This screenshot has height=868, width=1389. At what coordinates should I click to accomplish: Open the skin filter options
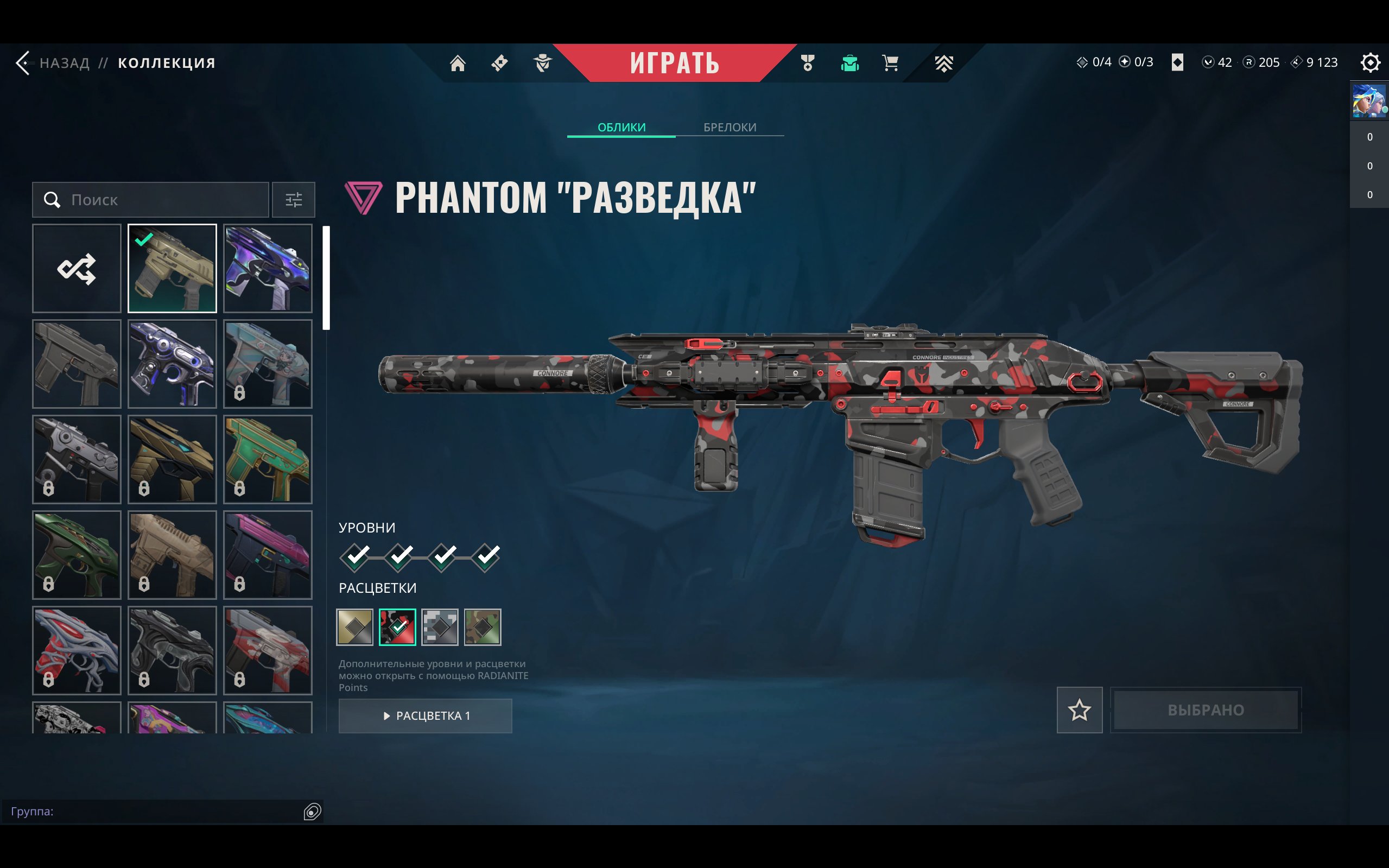click(x=293, y=200)
